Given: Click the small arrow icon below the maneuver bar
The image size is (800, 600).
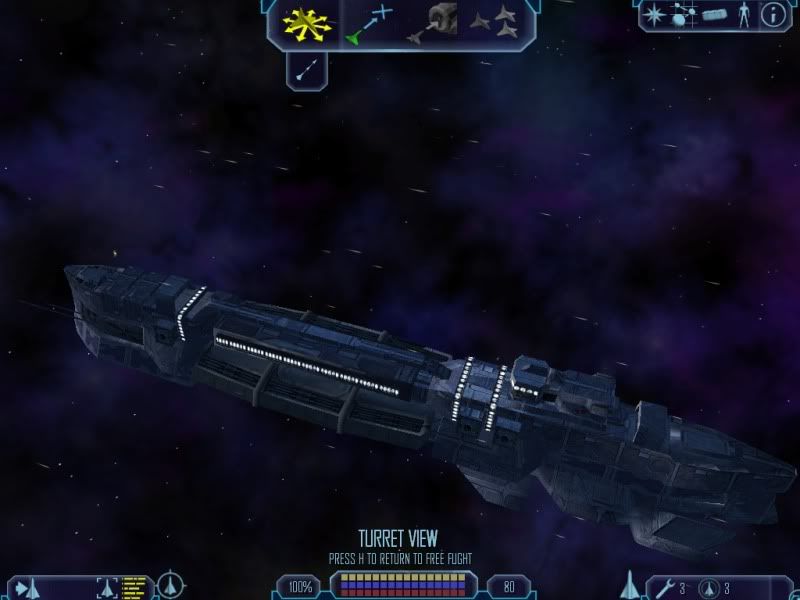Looking at the screenshot, I should 307,68.
